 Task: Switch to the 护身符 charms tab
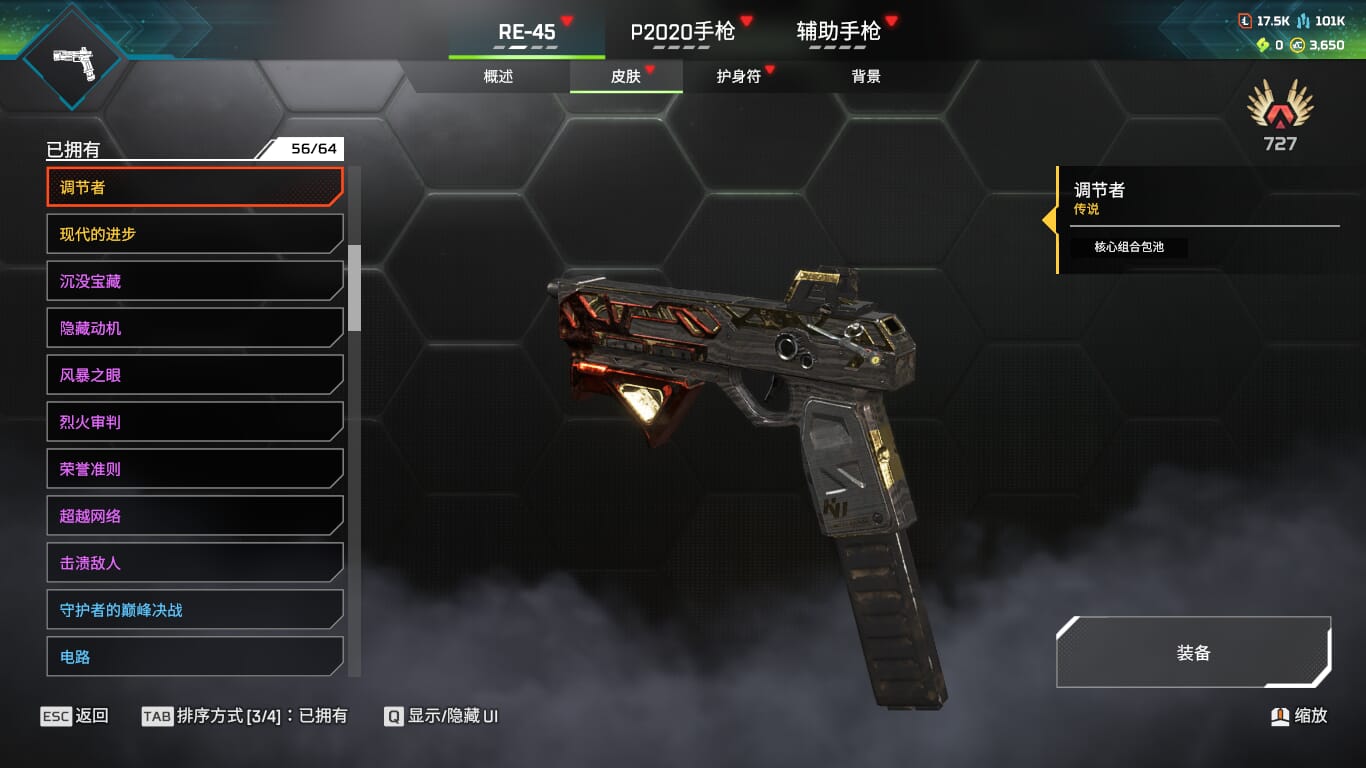(739, 76)
